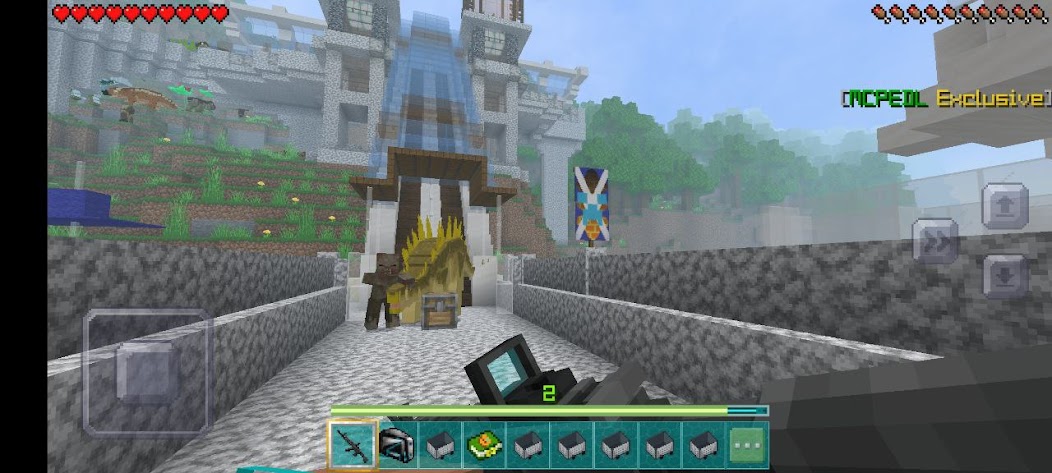Activate the double-arrow sprint button

coord(937,241)
